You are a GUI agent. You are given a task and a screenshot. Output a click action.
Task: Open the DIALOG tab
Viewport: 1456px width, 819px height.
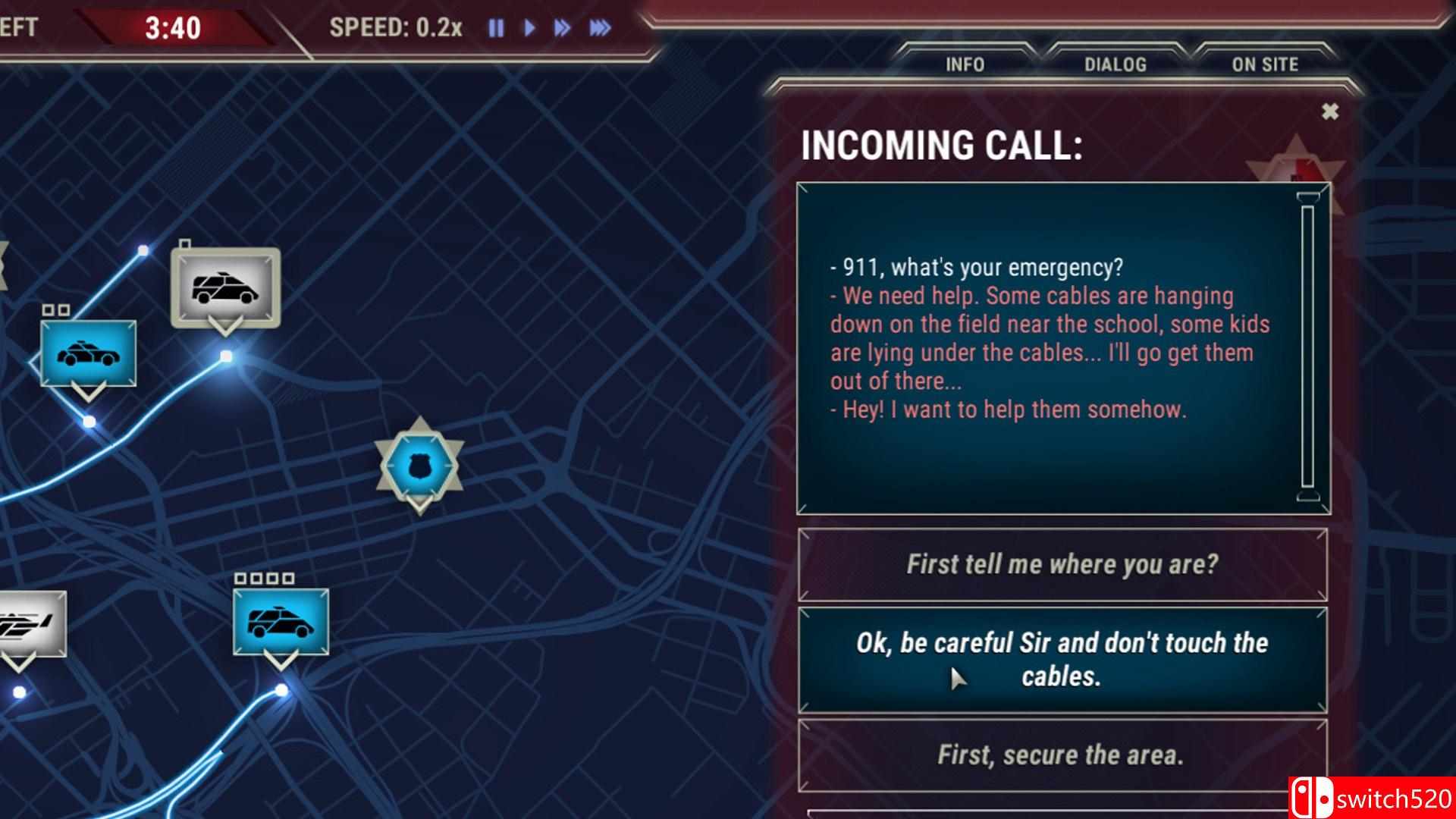[x=1115, y=64]
